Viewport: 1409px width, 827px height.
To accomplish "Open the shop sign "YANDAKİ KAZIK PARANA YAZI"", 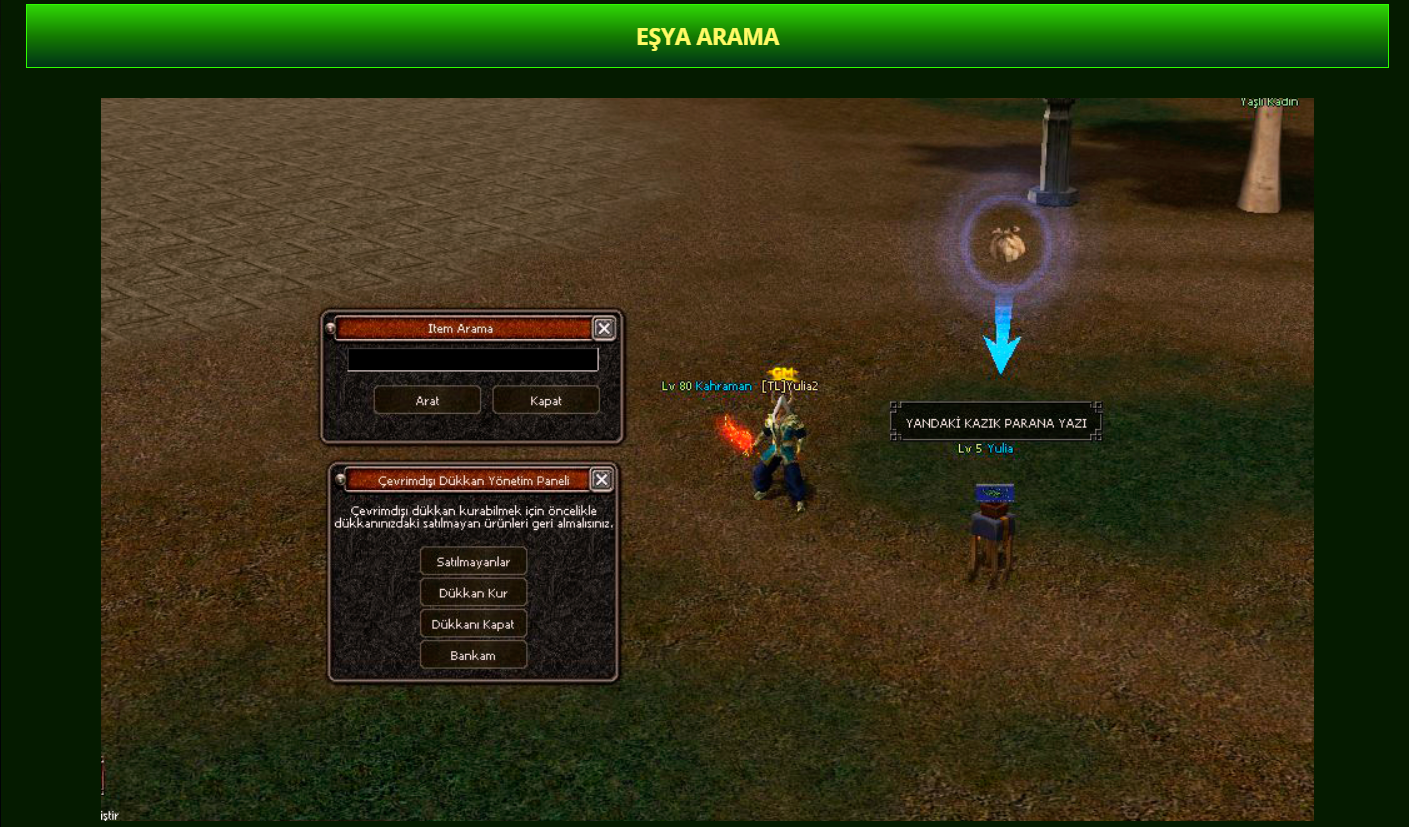I will click(996, 423).
